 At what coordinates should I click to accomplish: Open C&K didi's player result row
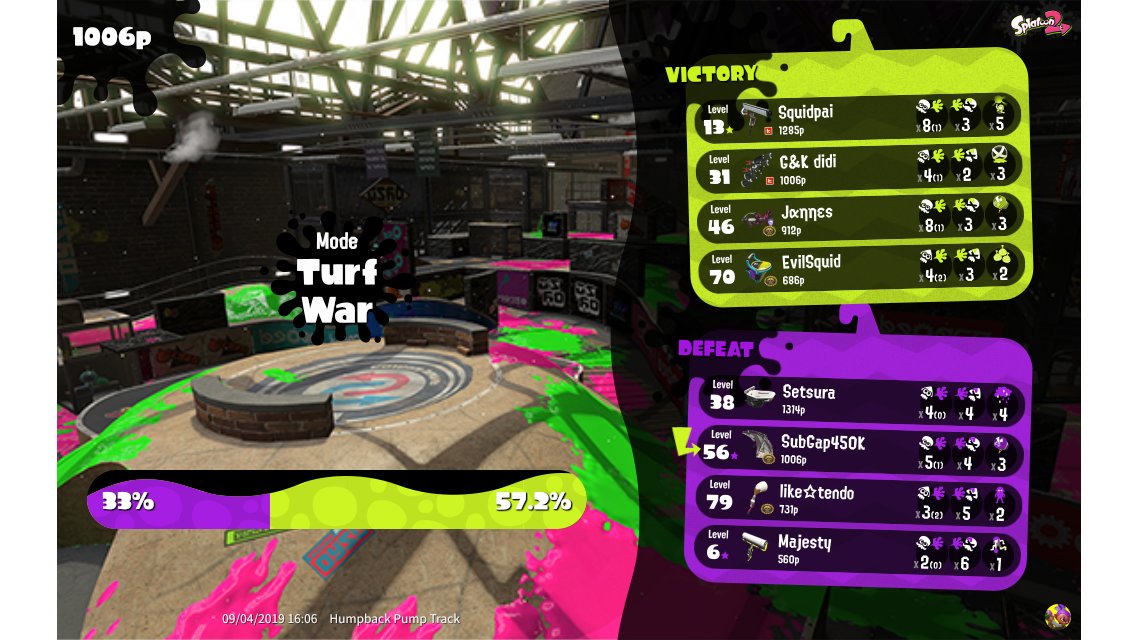858,167
